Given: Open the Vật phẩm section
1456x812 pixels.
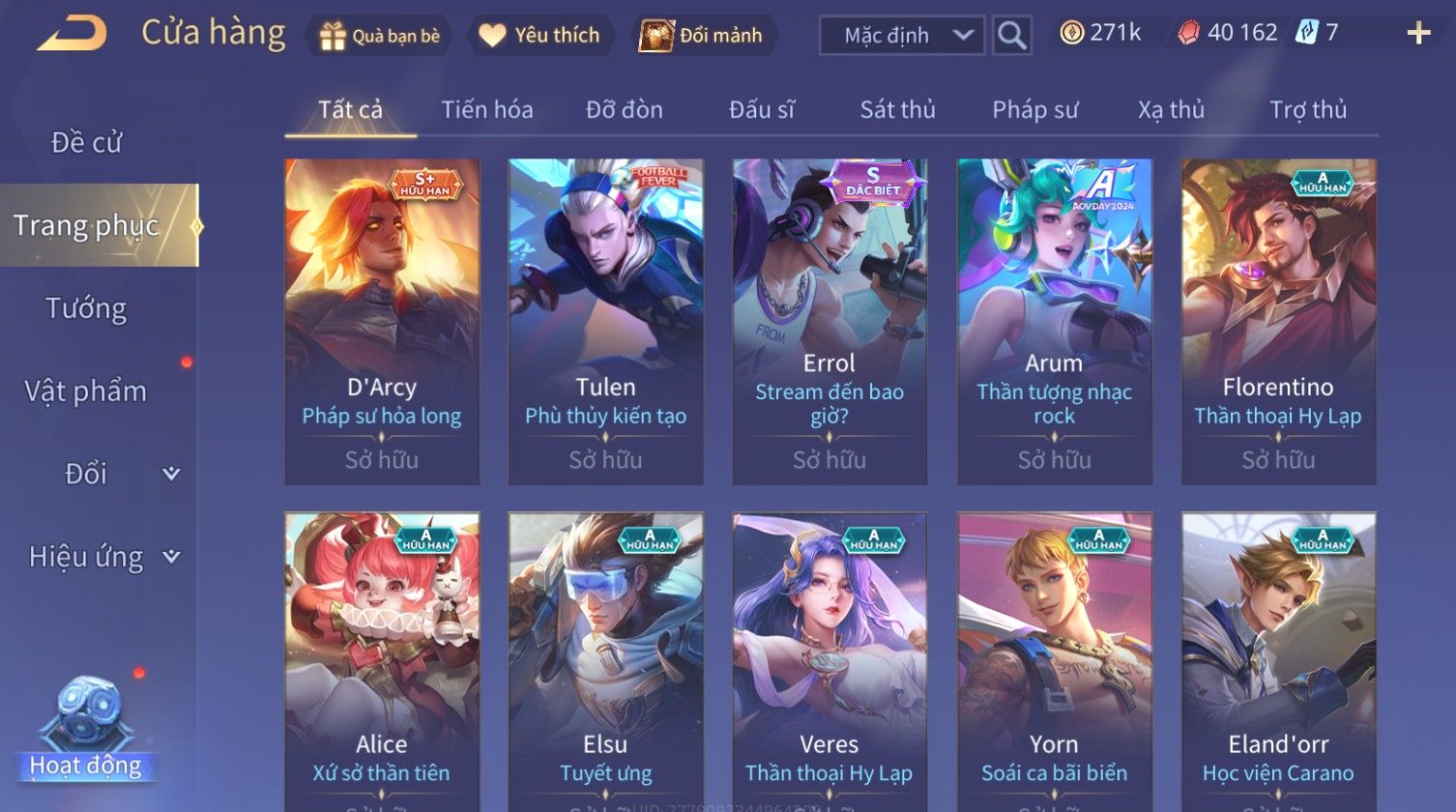Looking at the screenshot, I should 86,391.
